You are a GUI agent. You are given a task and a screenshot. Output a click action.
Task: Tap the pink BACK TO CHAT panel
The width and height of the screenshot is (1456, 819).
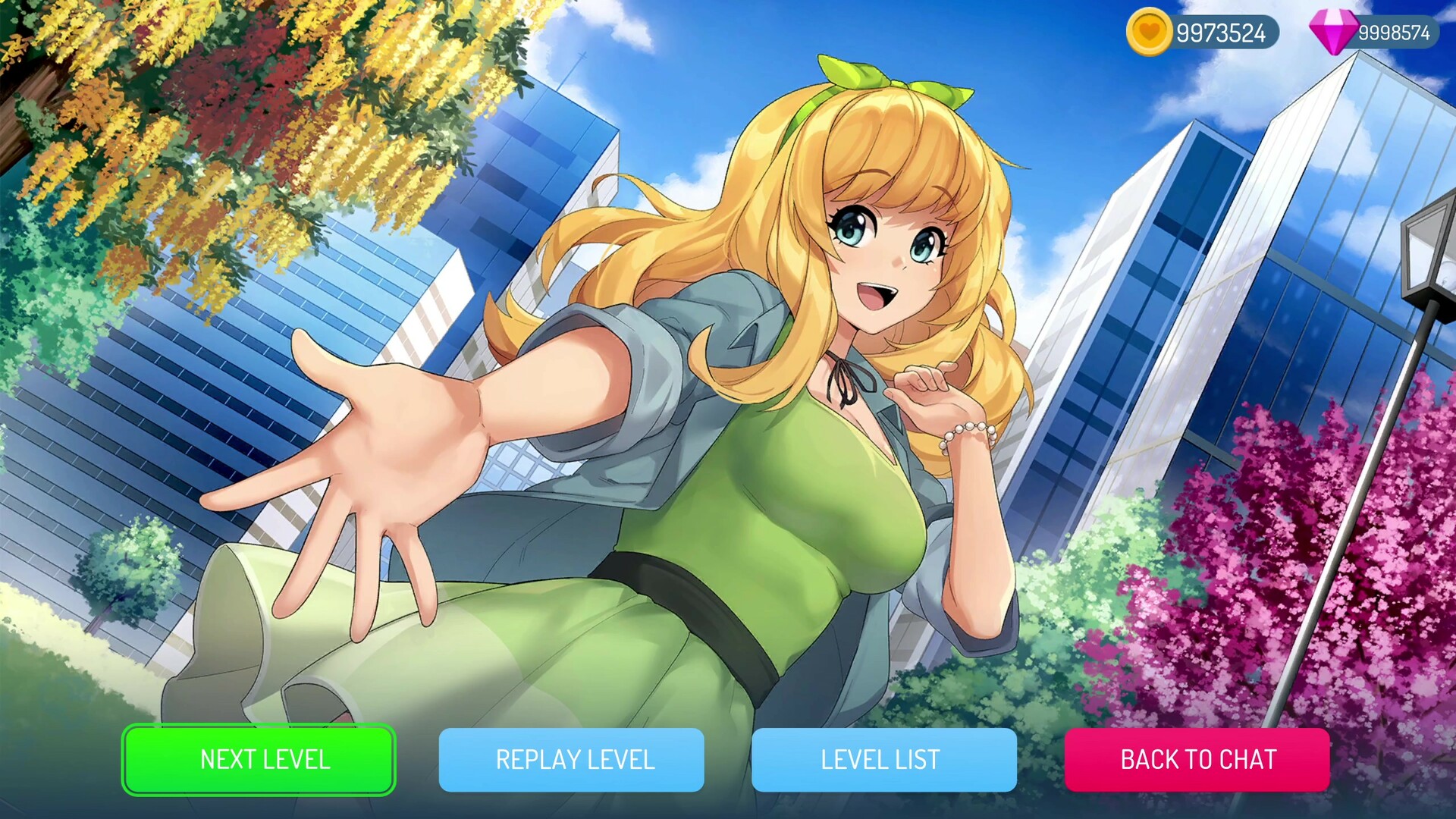pos(1198,760)
